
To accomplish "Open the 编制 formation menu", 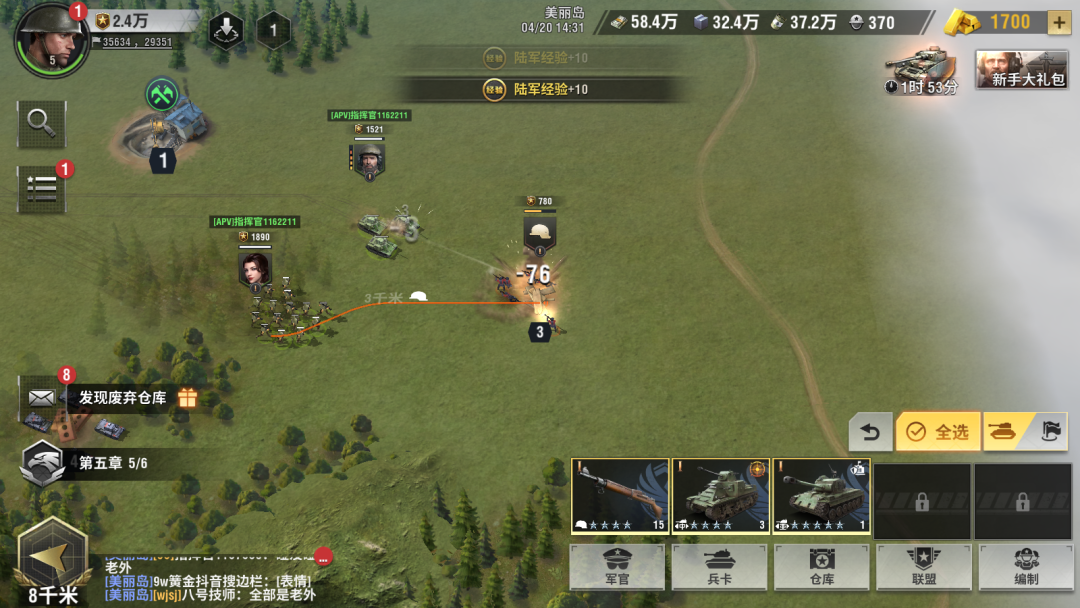I will [x=1025, y=566].
